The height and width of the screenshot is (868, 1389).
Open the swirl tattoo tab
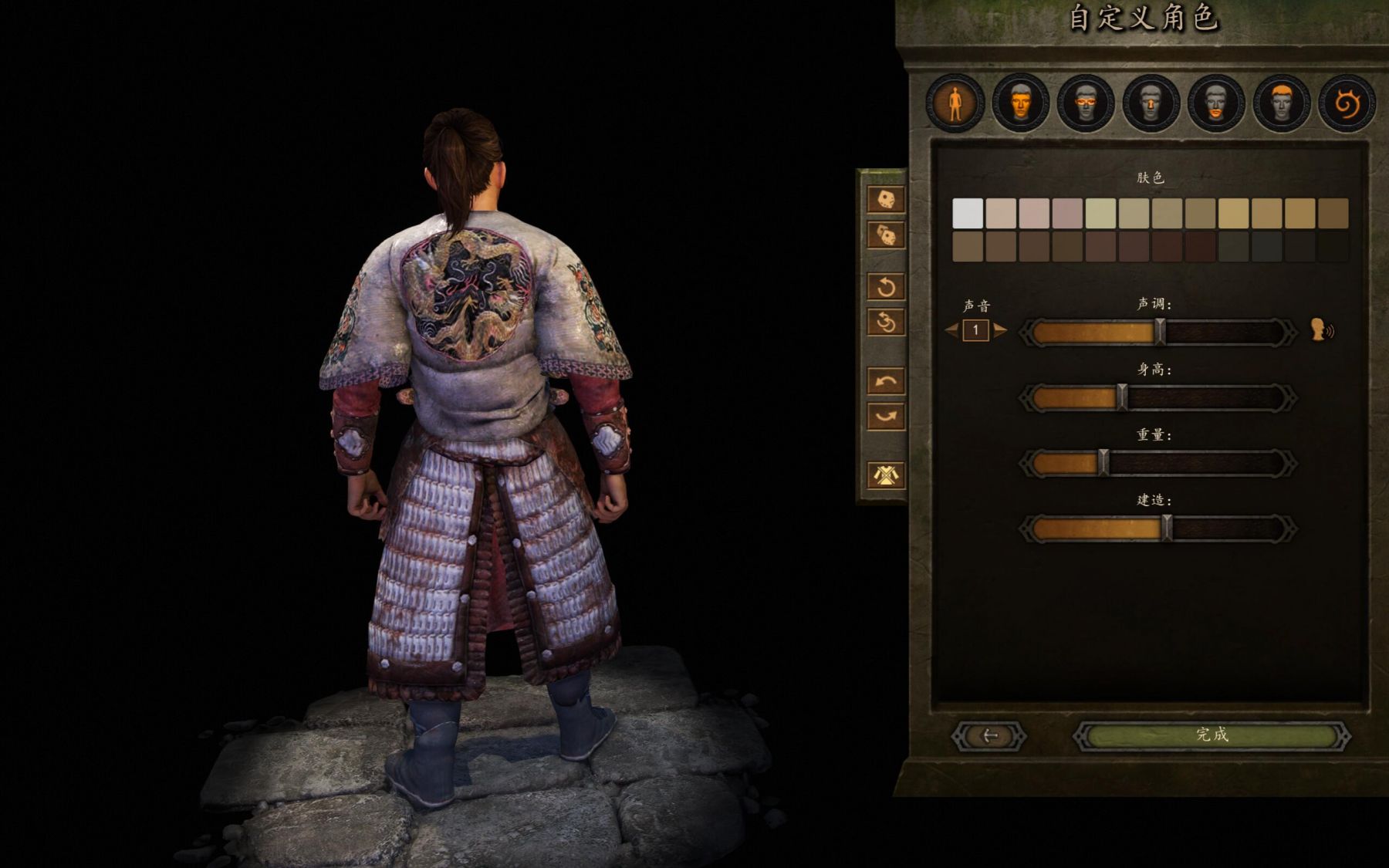1347,103
